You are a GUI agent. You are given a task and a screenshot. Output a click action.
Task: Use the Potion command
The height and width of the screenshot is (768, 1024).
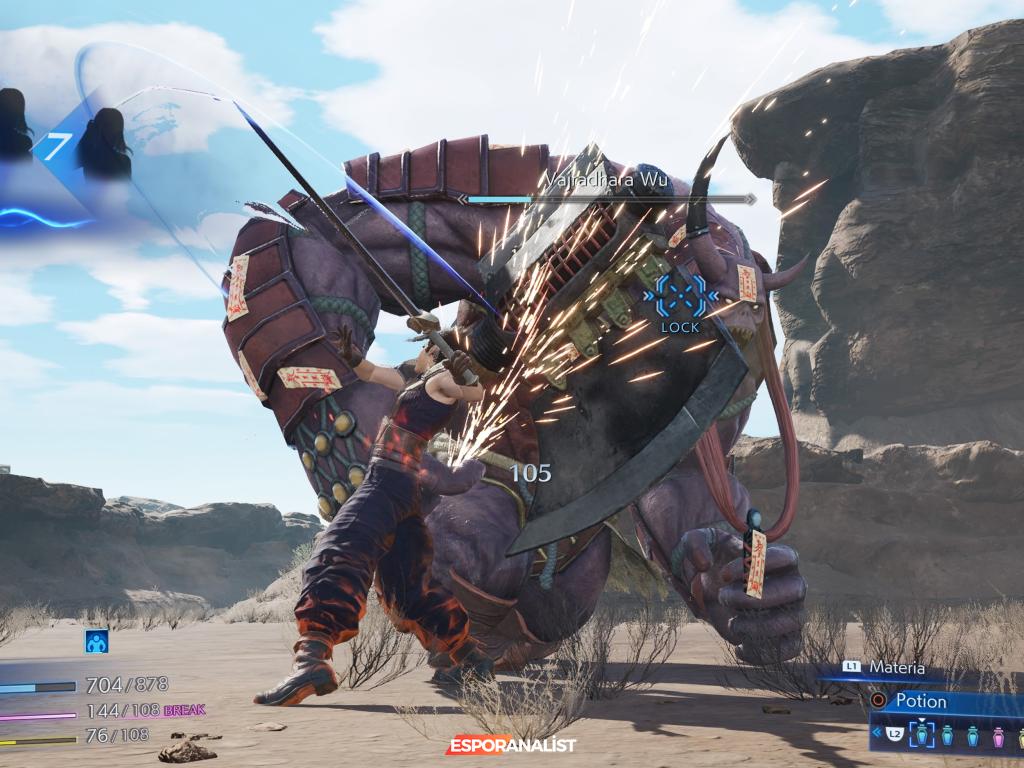[920, 701]
